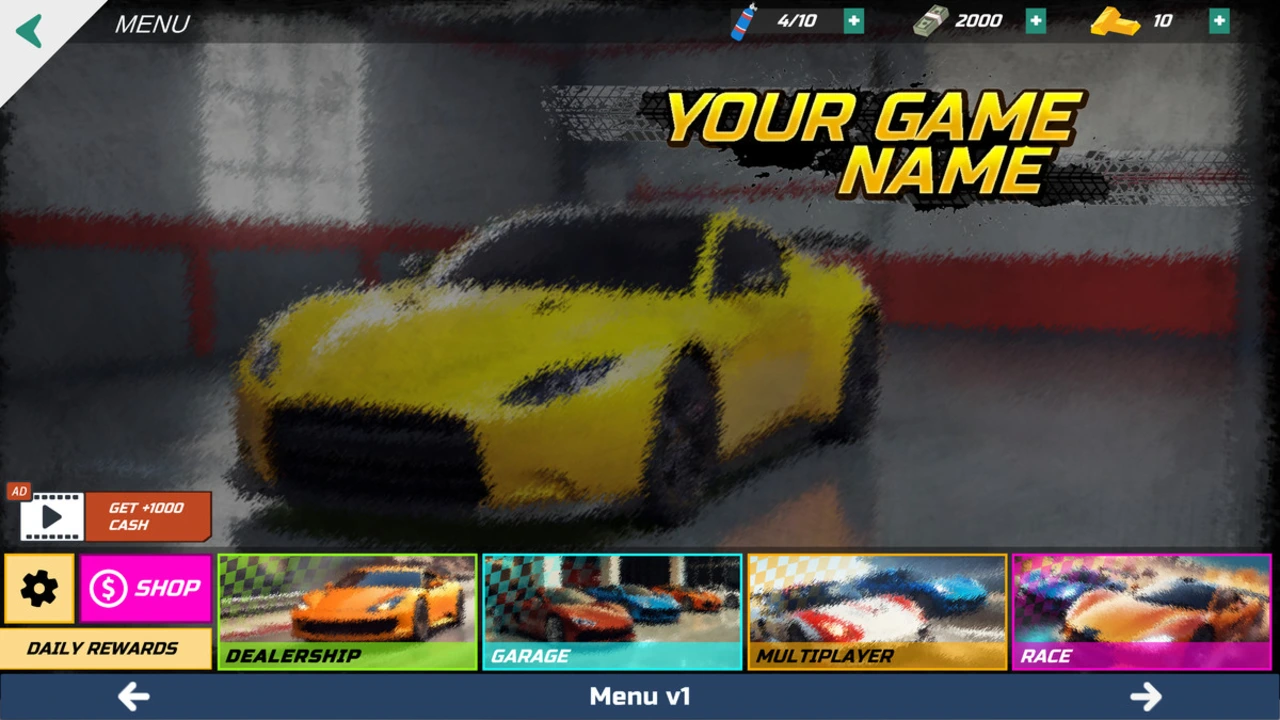Go back using the green arrow
This screenshot has height=720, width=1280.
point(30,30)
